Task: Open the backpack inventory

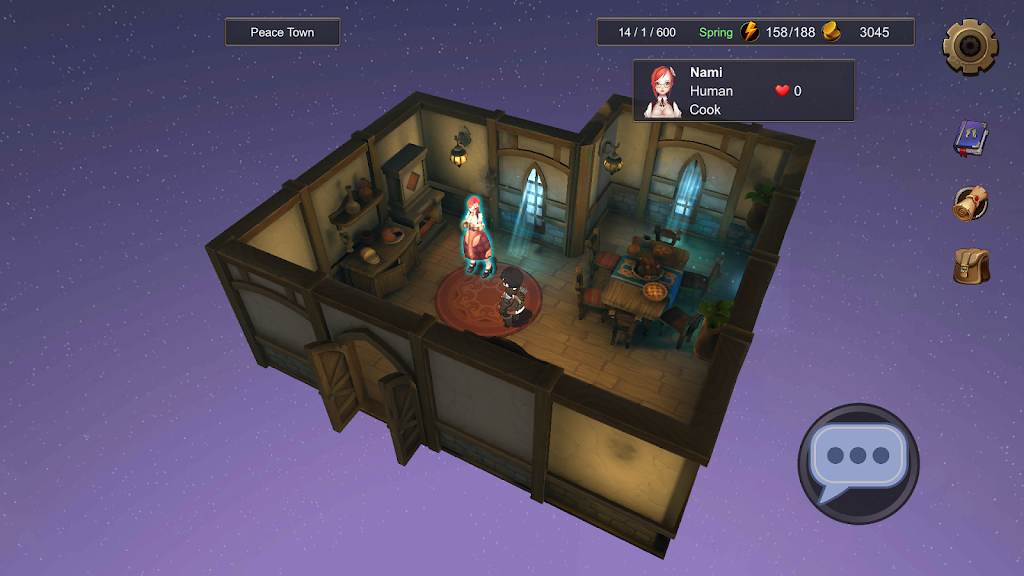Action: point(969,267)
